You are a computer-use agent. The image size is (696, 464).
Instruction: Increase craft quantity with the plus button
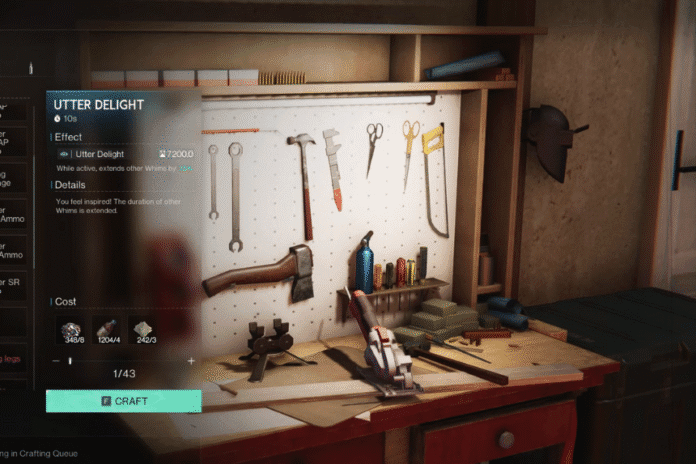point(191,360)
